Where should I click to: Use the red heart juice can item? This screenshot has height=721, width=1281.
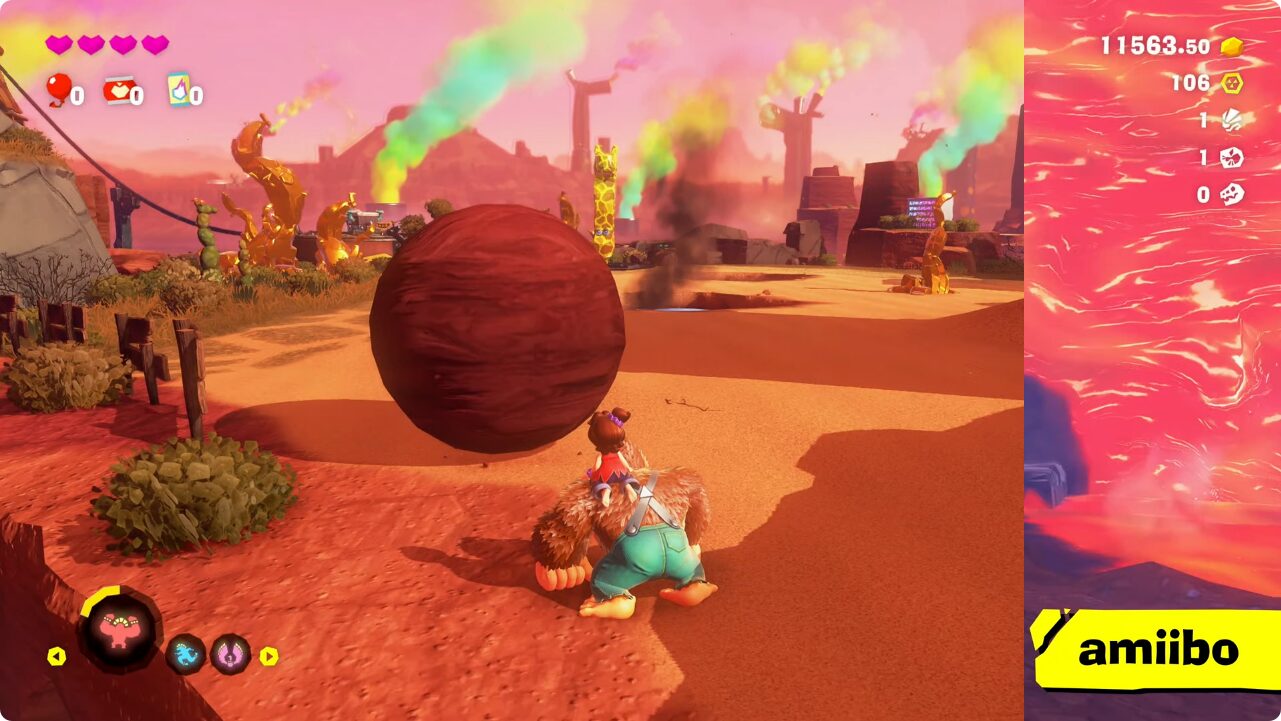point(118,91)
